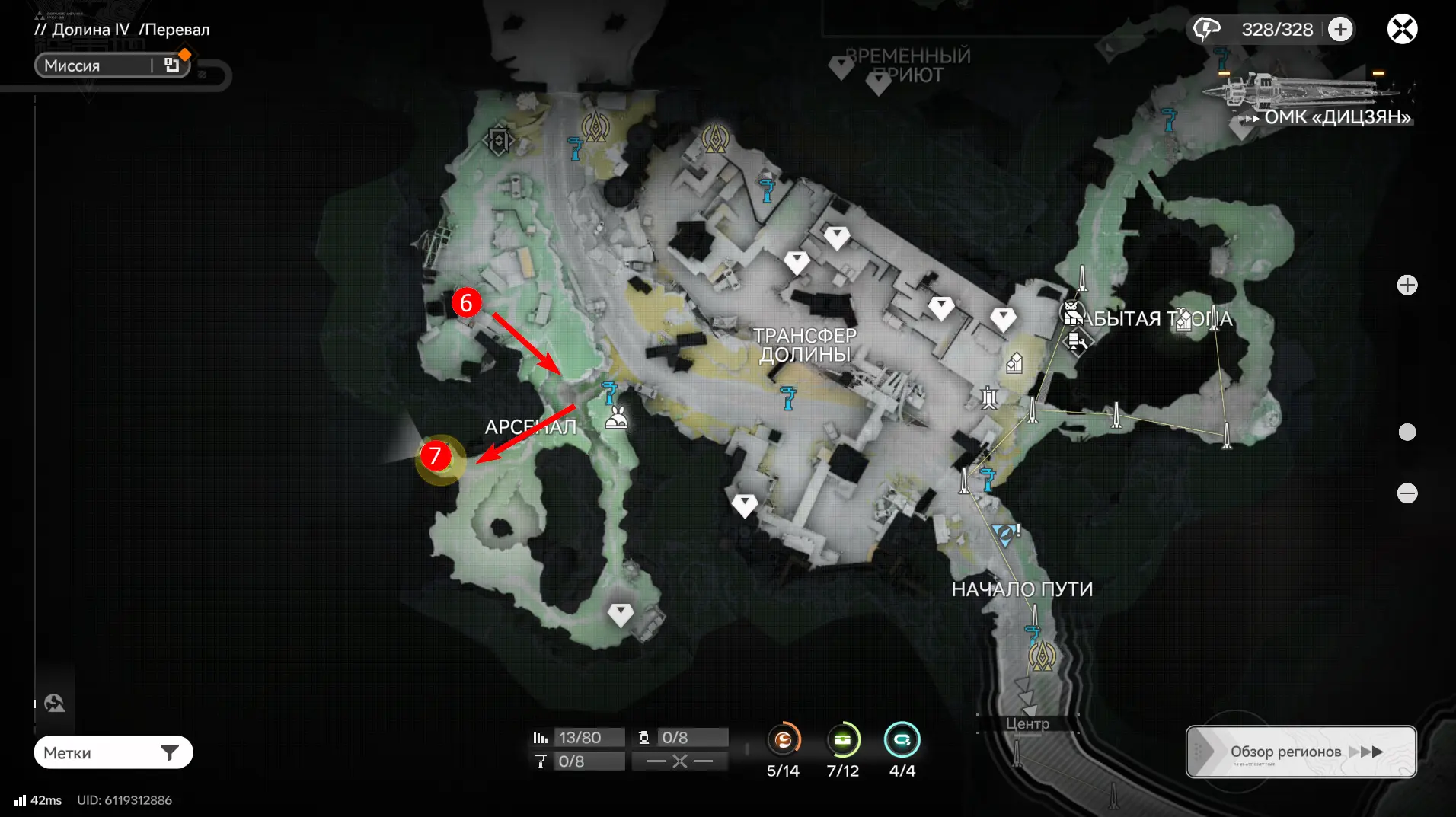Click the map zoom slider handle
This screenshot has width=1456, height=817.
pyautogui.click(x=1407, y=432)
